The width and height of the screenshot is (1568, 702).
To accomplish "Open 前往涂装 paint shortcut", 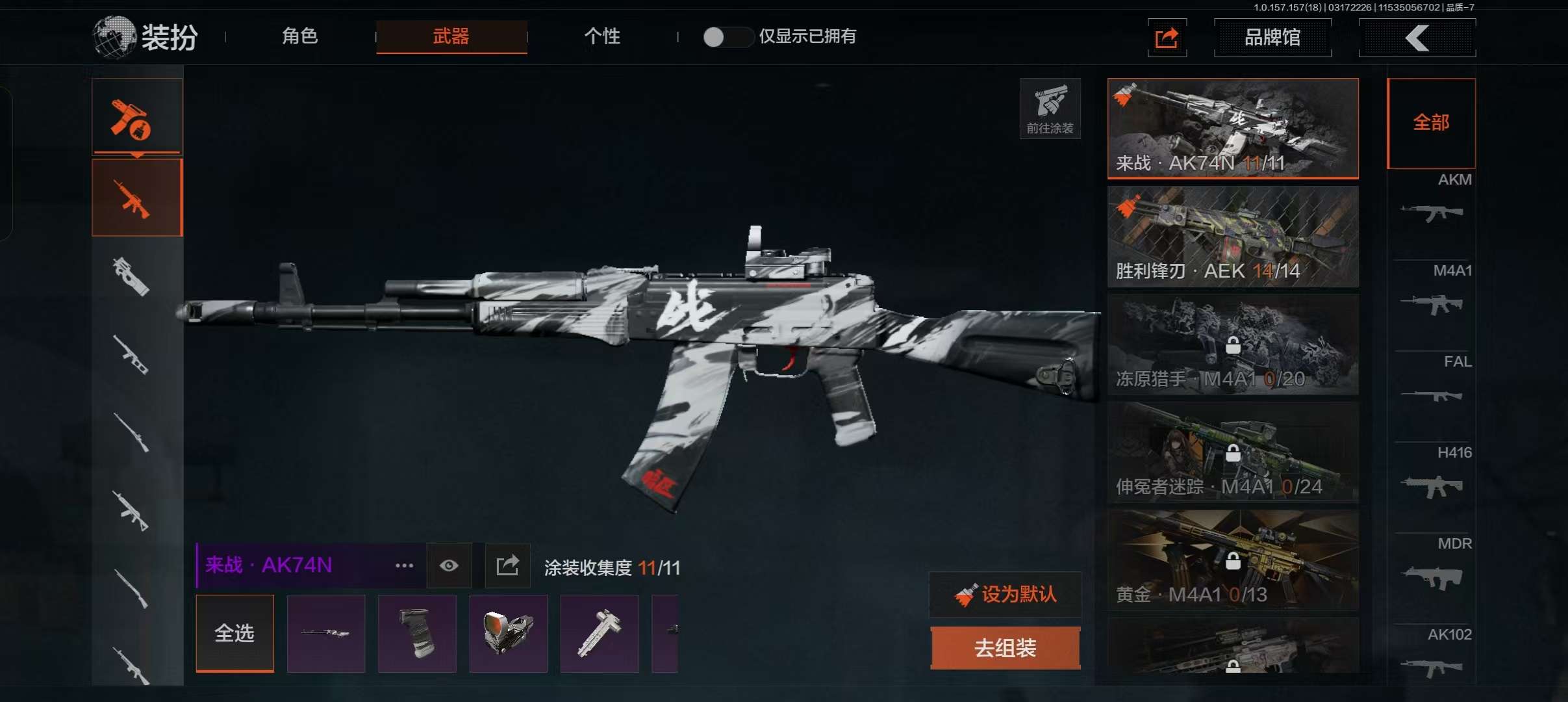I will (x=1050, y=109).
